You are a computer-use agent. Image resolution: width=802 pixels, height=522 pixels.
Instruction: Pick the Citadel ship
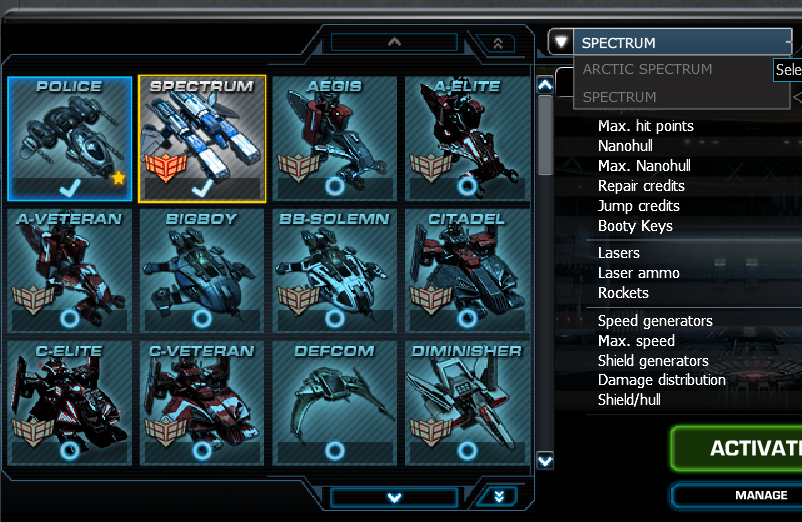tap(467, 270)
